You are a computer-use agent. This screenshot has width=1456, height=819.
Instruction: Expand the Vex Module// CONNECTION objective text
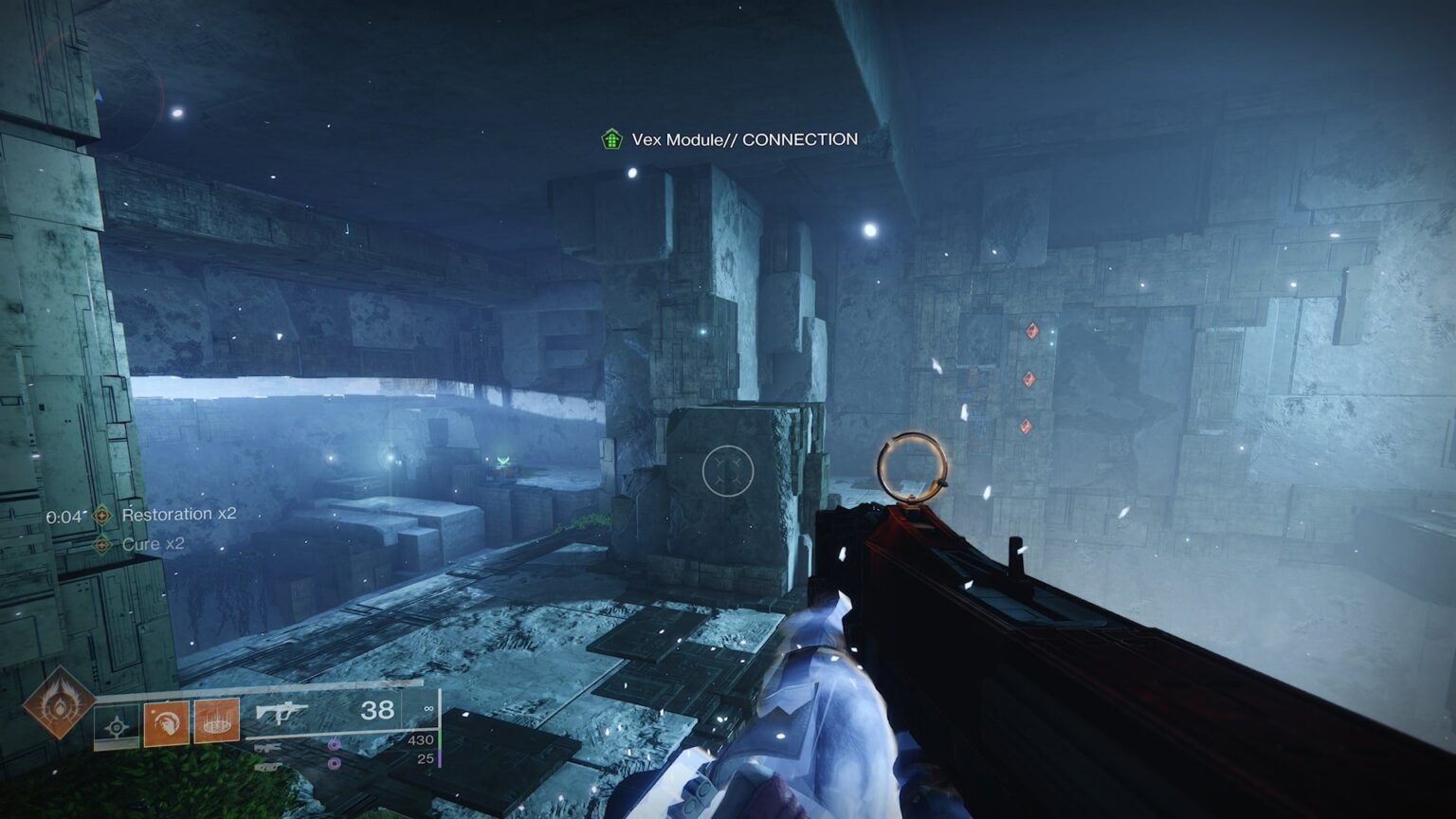tap(745, 138)
